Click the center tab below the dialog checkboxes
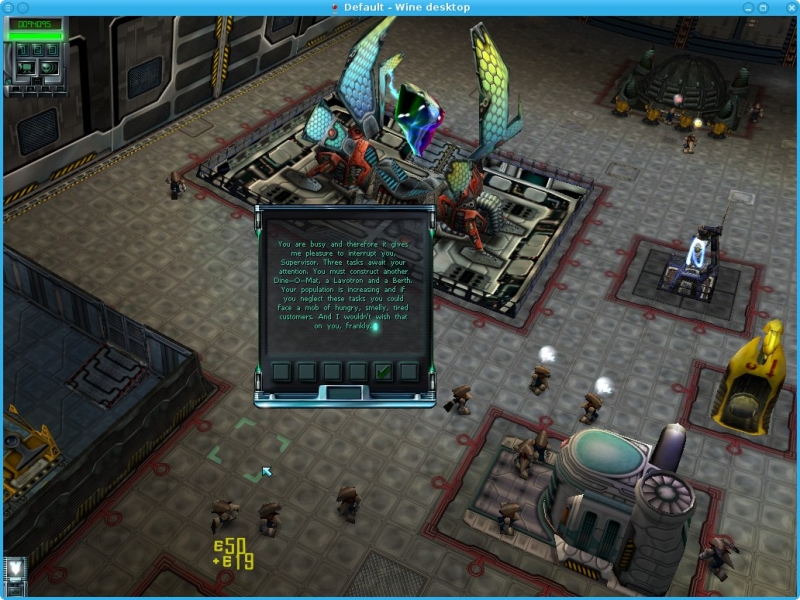Screen dimensions: 800x600 (x=346, y=393)
